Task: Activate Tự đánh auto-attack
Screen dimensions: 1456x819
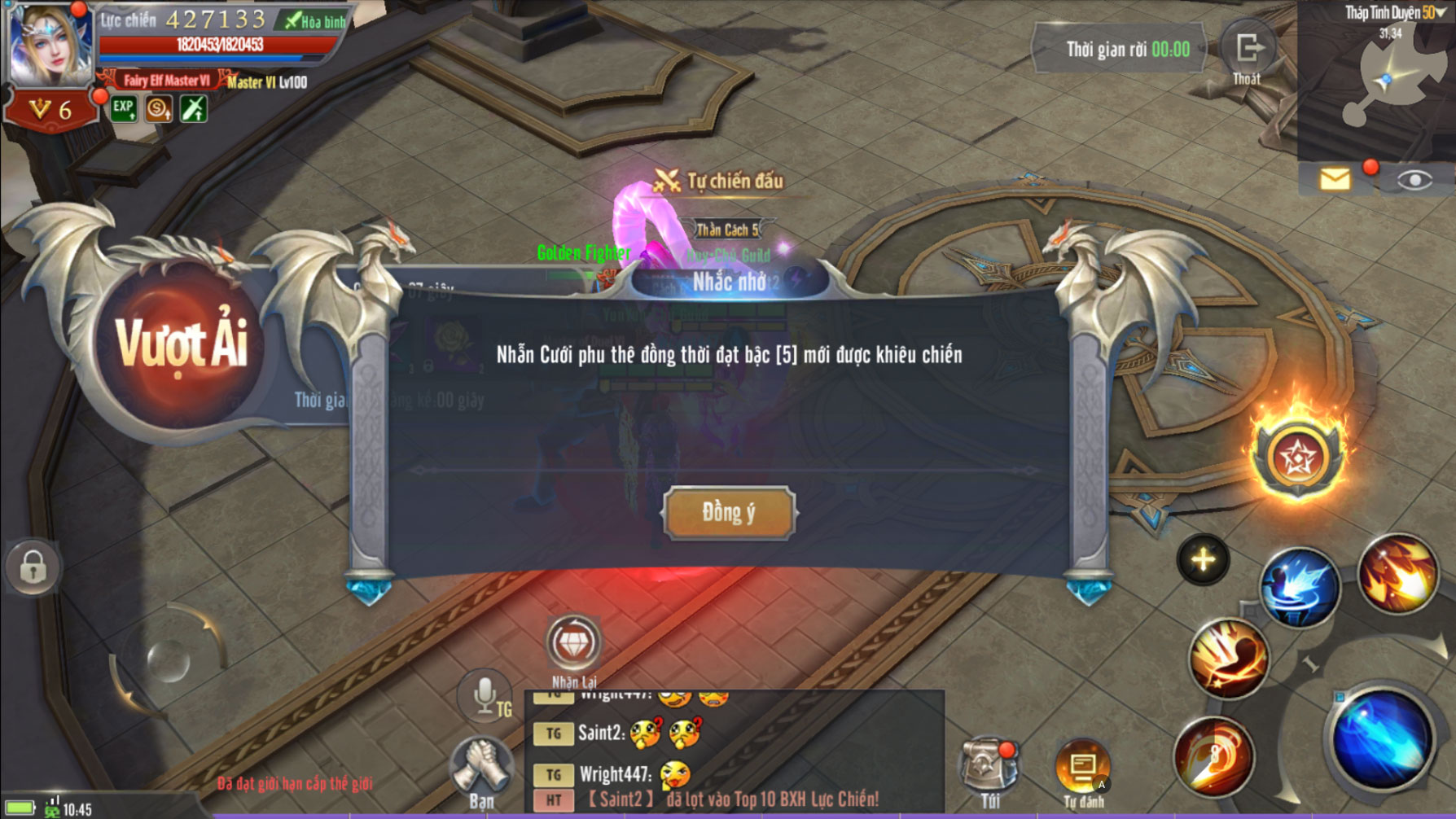Action: pyautogui.click(x=1082, y=769)
